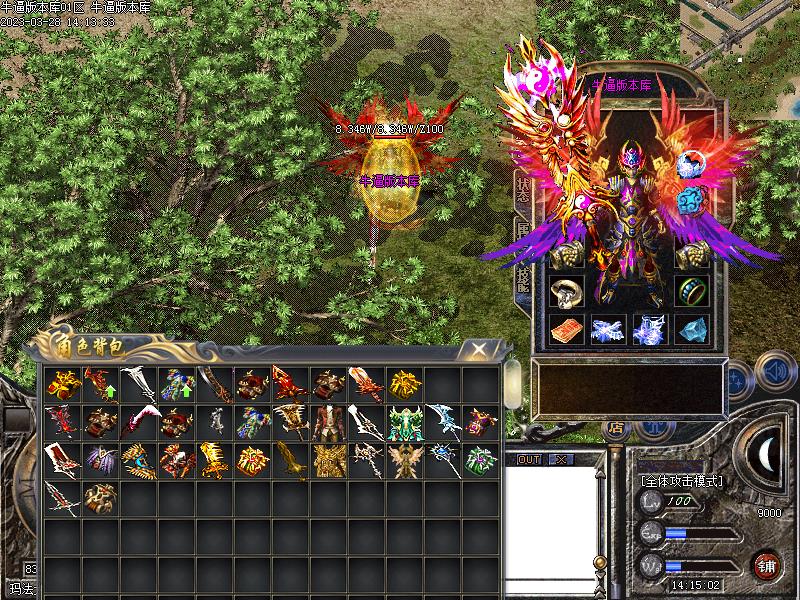Select the green jade ring slot
The height and width of the screenshot is (600, 800).
click(690, 291)
